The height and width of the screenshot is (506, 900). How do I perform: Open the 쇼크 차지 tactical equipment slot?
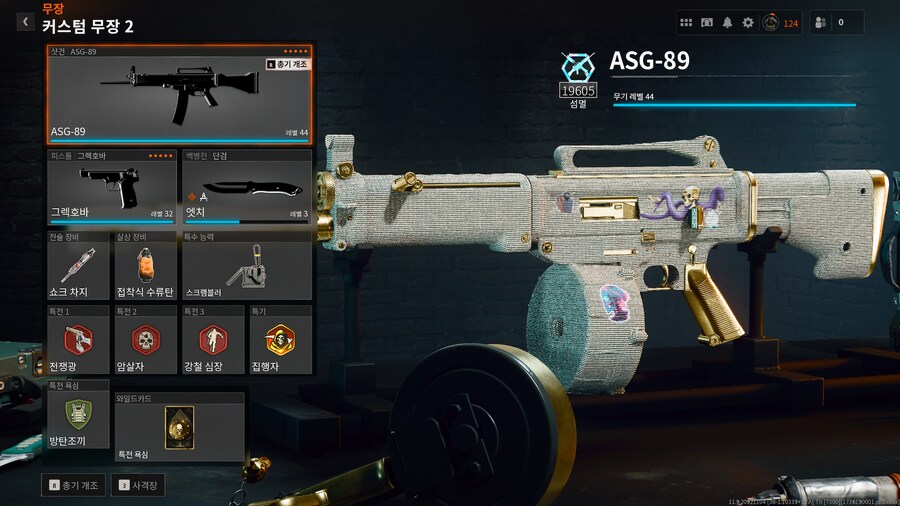(x=78, y=266)
